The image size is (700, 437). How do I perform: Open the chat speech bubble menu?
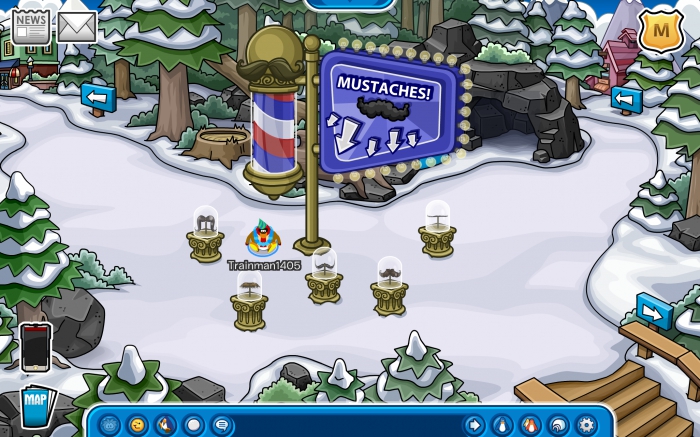click(221, 425)
